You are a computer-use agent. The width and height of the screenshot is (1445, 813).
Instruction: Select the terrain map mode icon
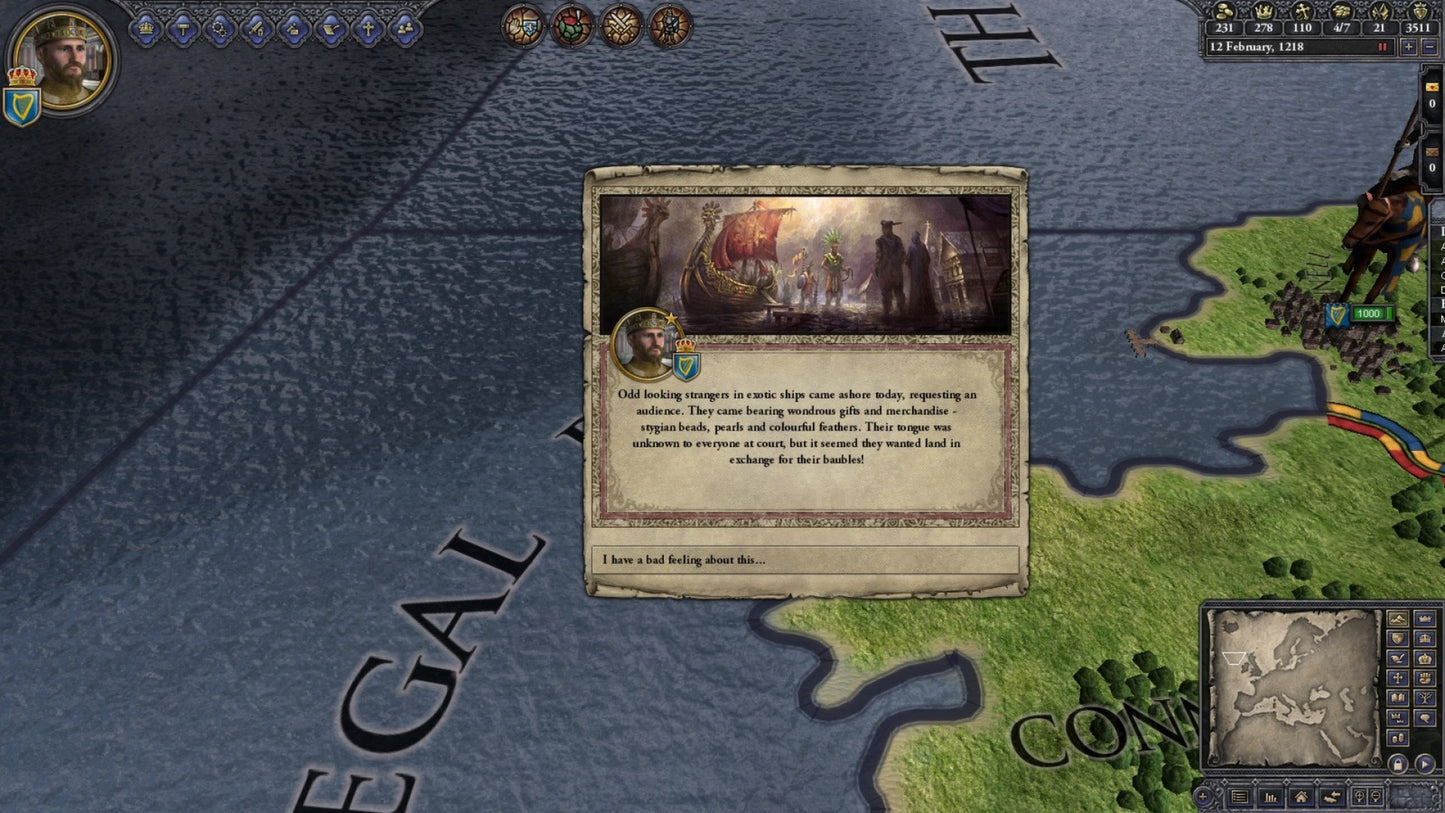1398,620
